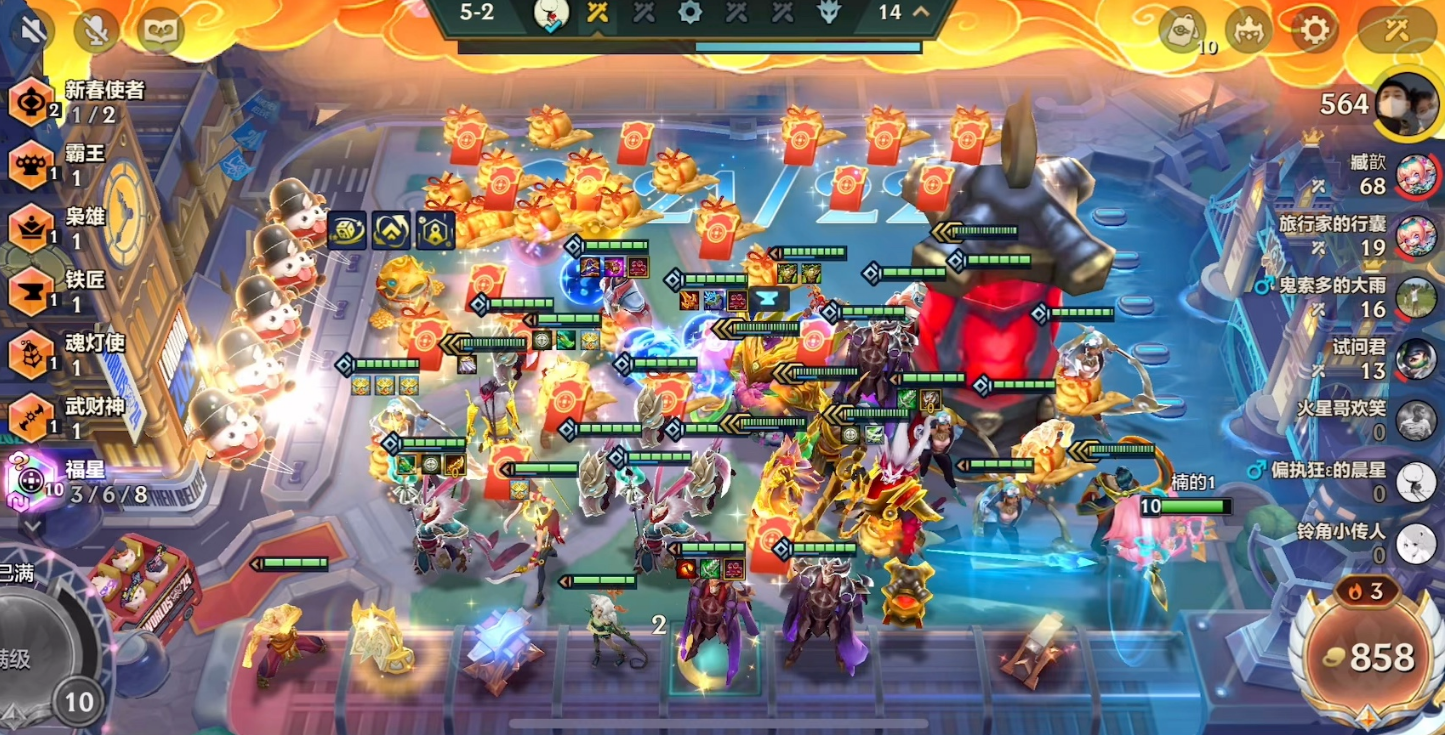The image size is (1445, 735).
Task: Open the book guide icon
Action: tap(161, 31)
